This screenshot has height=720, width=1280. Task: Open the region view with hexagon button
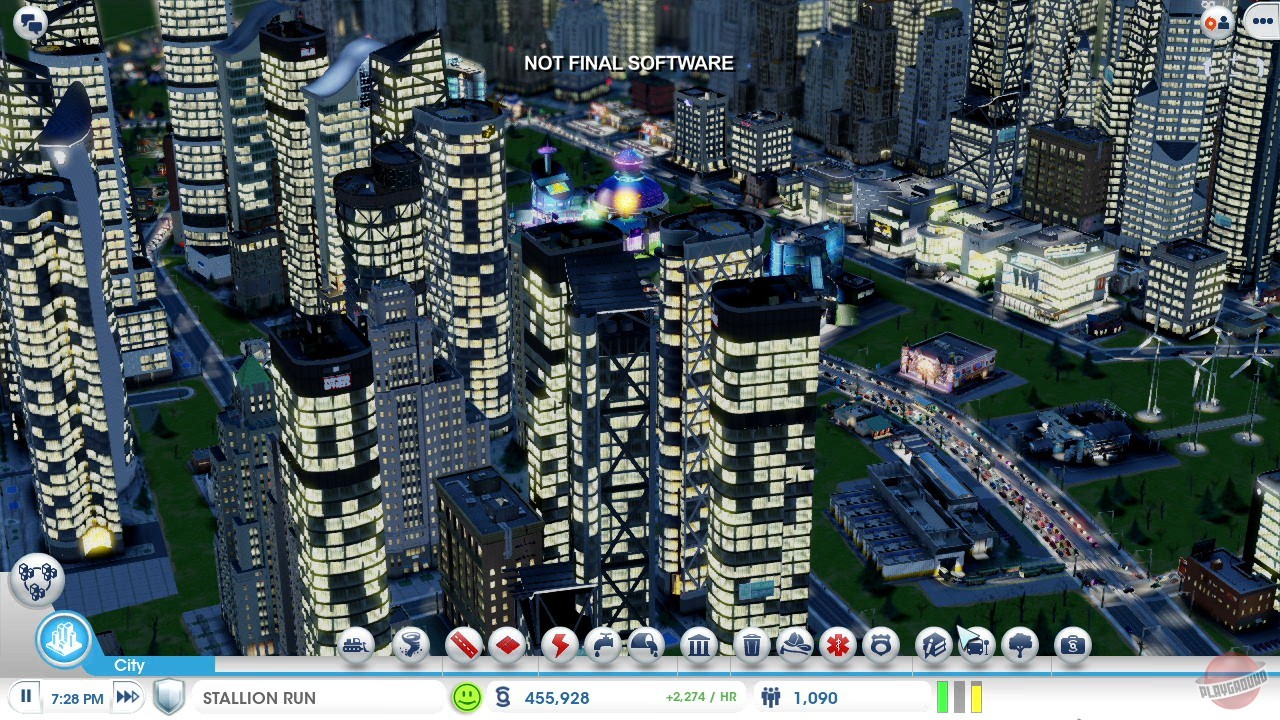[x=38, y=578]
